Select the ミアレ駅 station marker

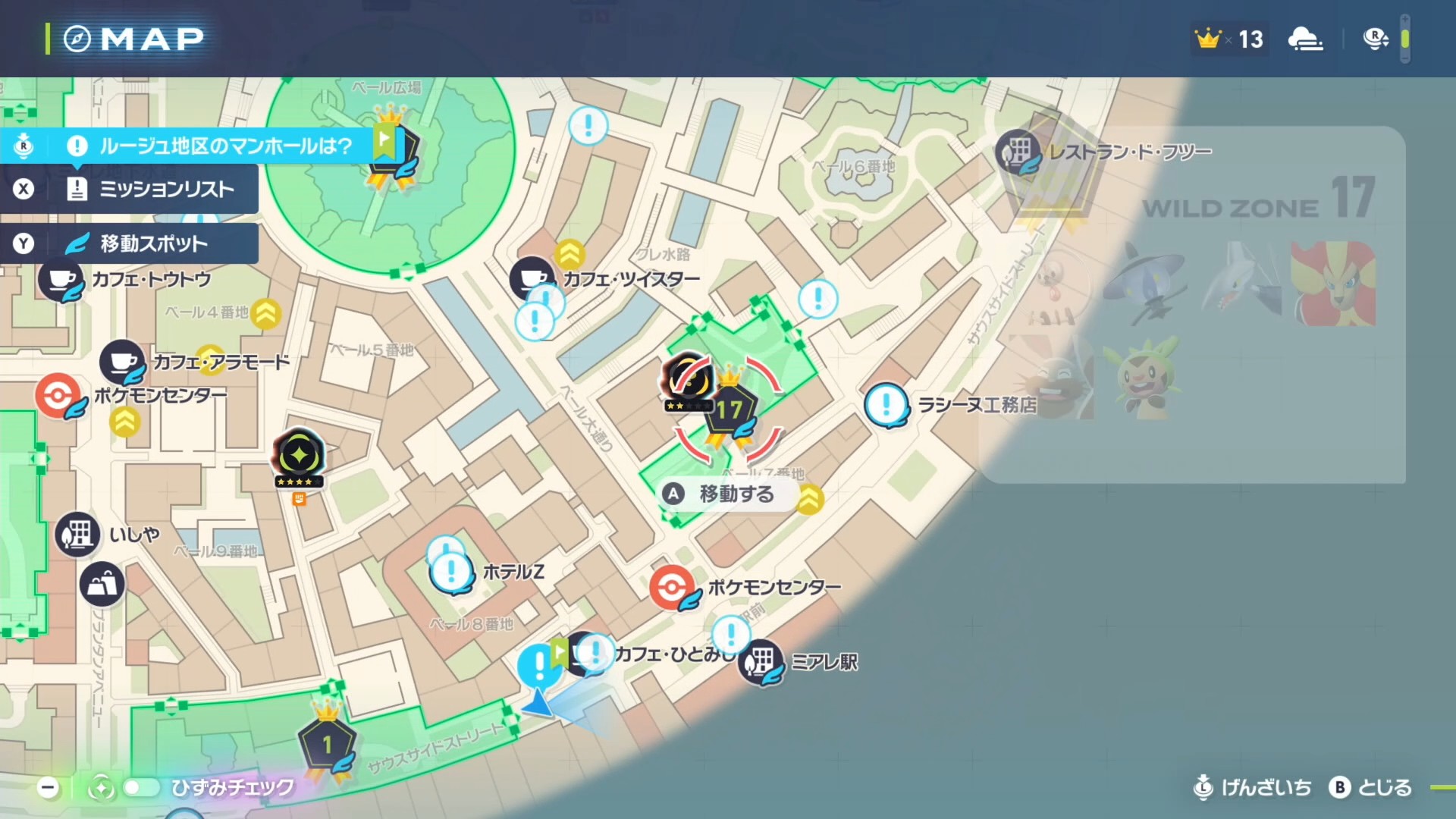(761, 662)
